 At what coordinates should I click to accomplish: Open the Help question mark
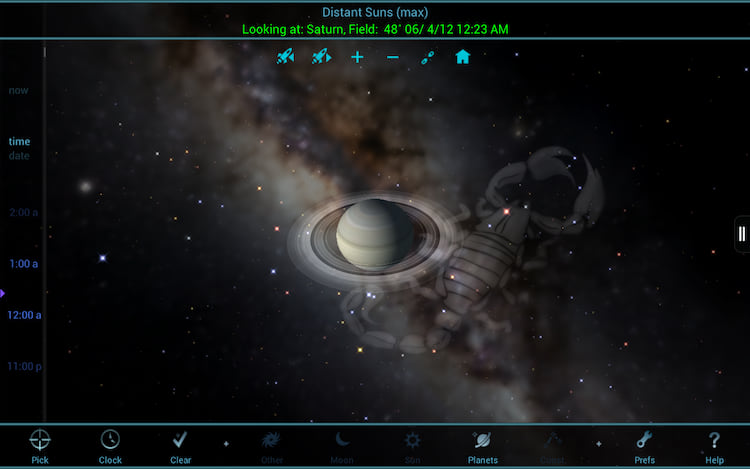coord(714,444)
